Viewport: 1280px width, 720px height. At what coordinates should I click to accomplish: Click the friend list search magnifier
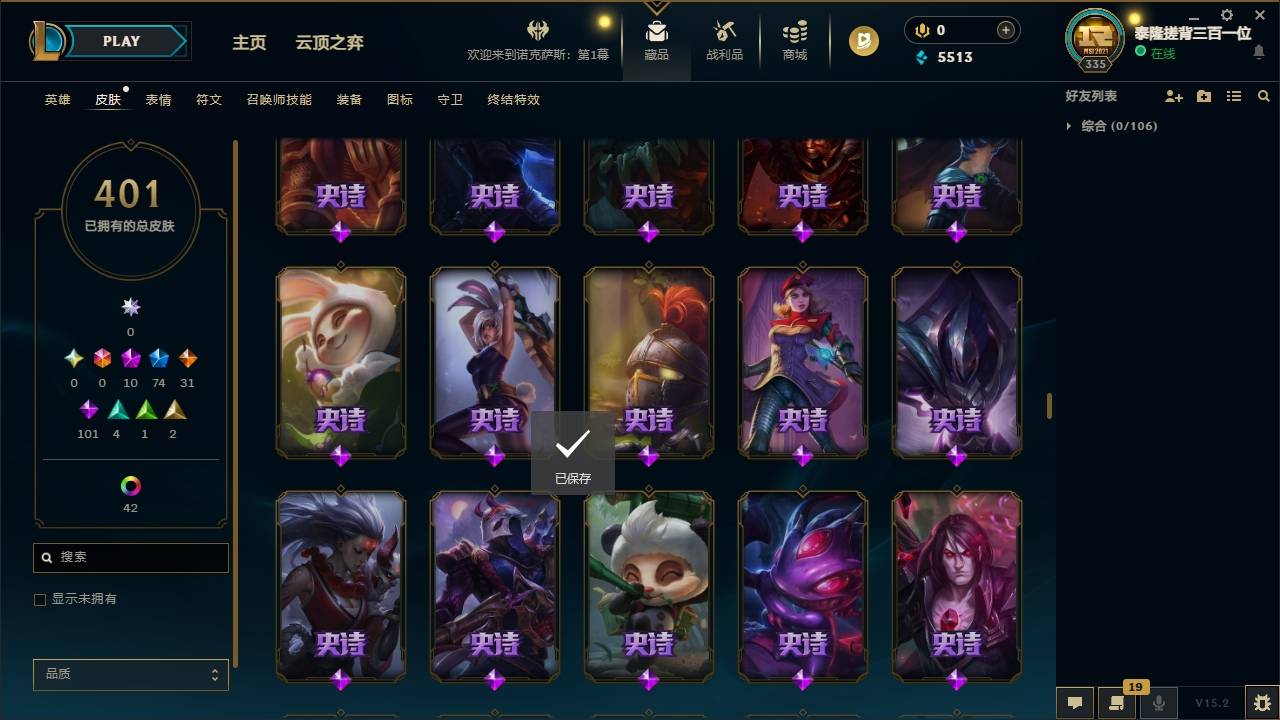[1264, 96]
